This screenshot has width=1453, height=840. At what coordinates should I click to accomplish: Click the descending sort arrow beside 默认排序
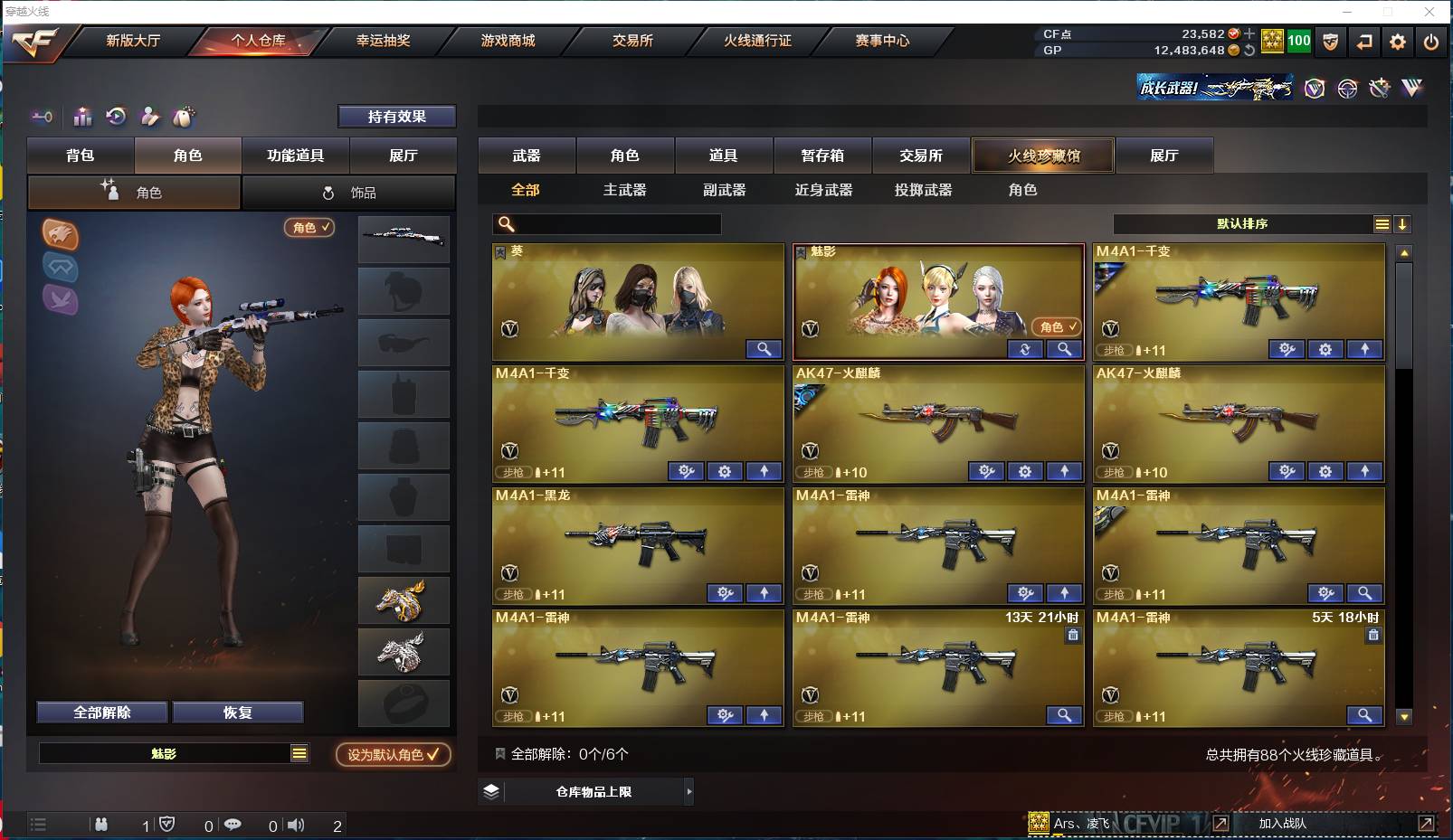coord(1402,223)
